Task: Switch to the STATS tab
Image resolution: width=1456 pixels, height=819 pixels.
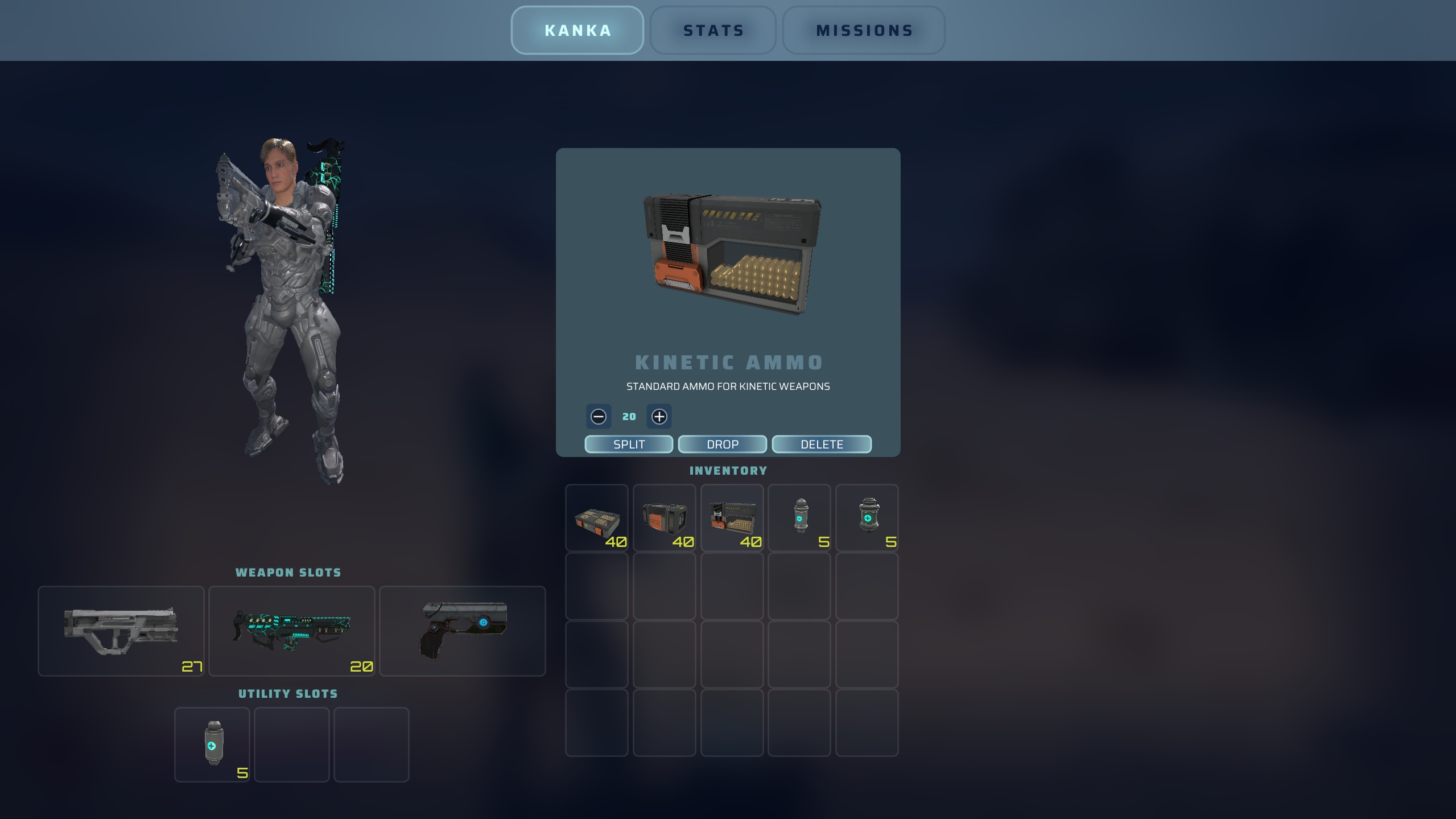Action: pyautogui.click(x=713, y=30)
